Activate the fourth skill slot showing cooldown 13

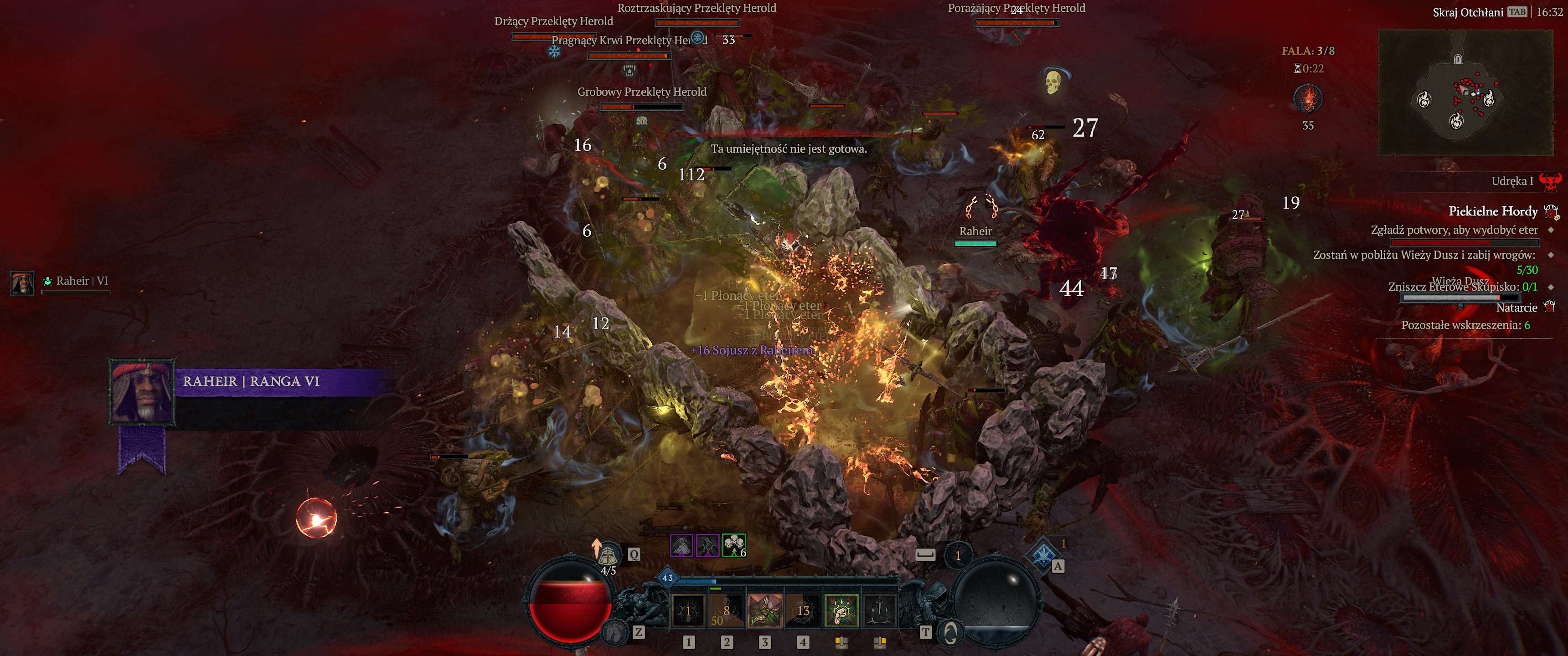point(803,611)
